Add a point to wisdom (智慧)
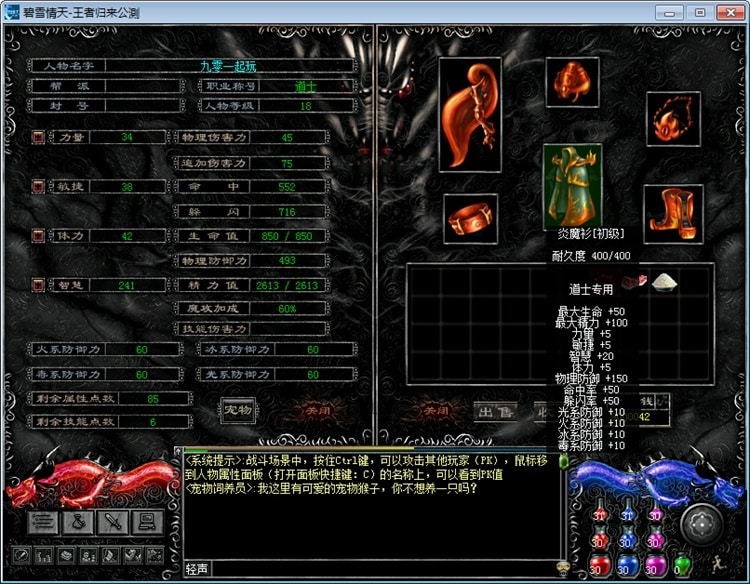This screenshot has height=584, width=750. point(38,285)
